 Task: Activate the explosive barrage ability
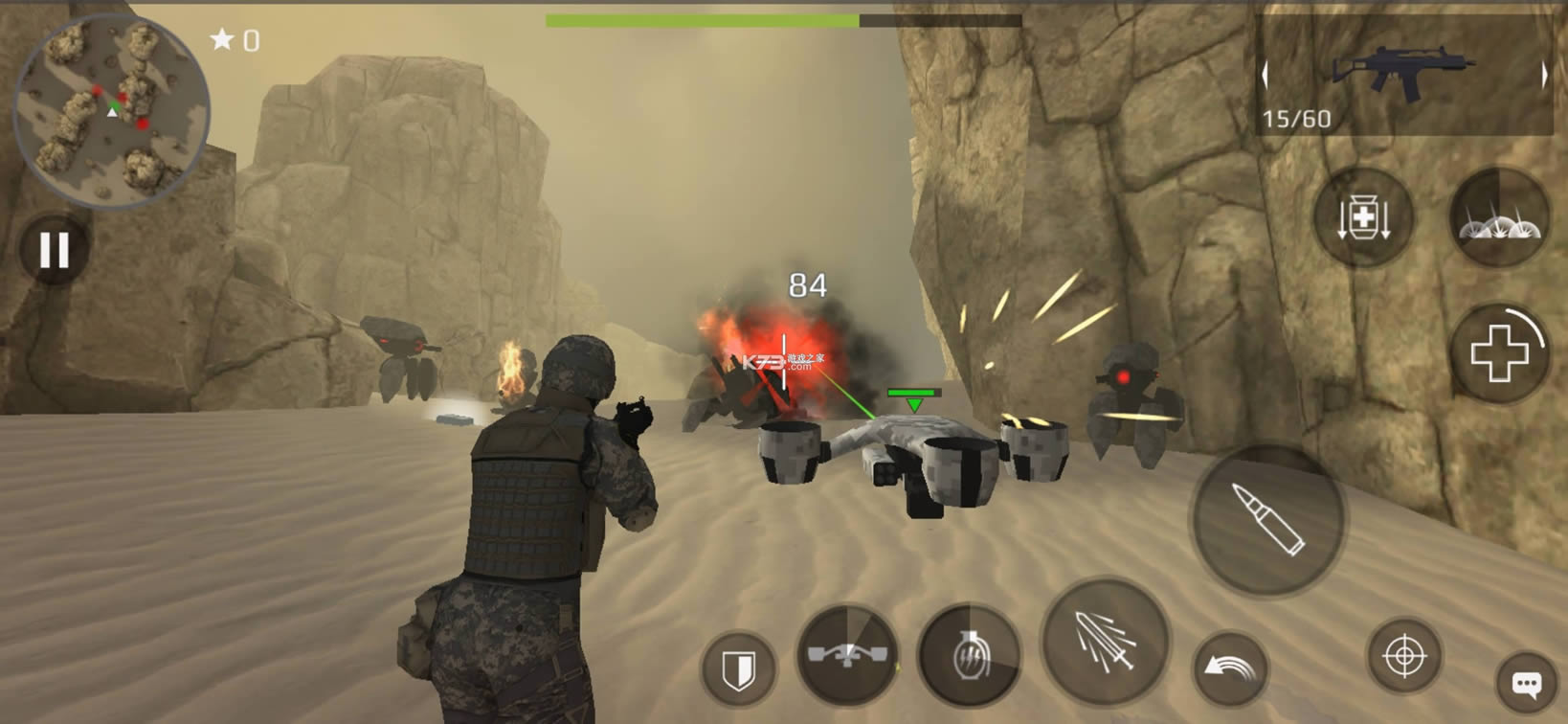[x=1498, y=218]
